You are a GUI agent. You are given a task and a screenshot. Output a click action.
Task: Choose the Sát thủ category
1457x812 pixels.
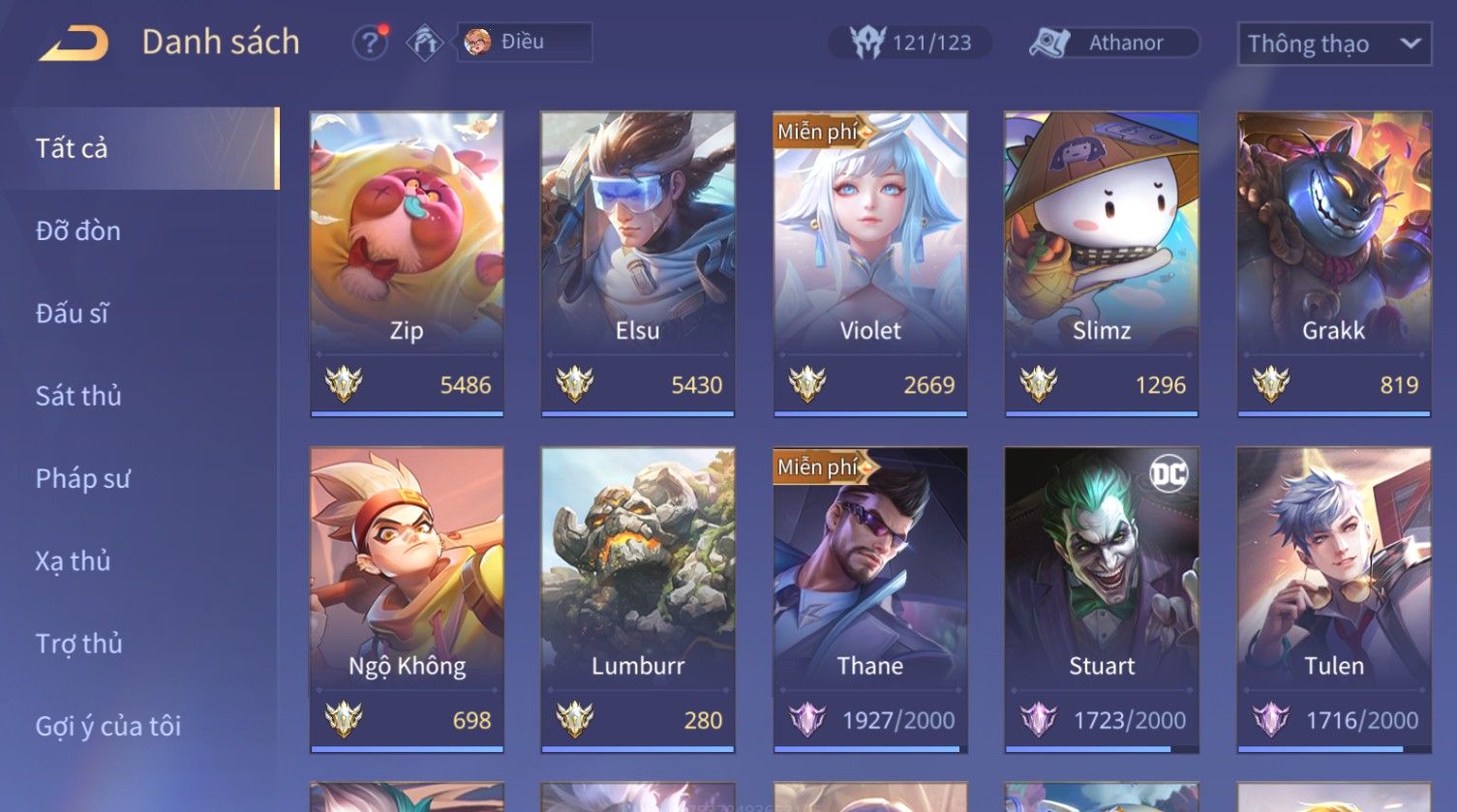click(78, 396)
